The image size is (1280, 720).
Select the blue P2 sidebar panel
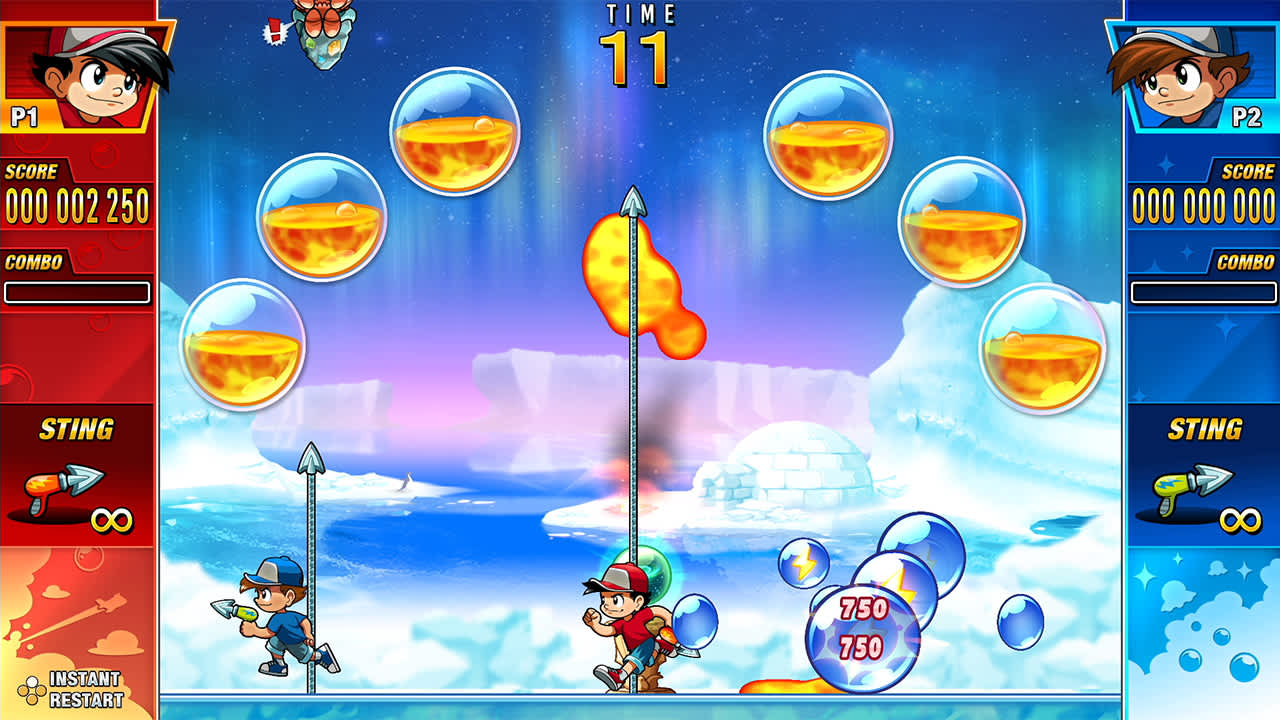1201,360
